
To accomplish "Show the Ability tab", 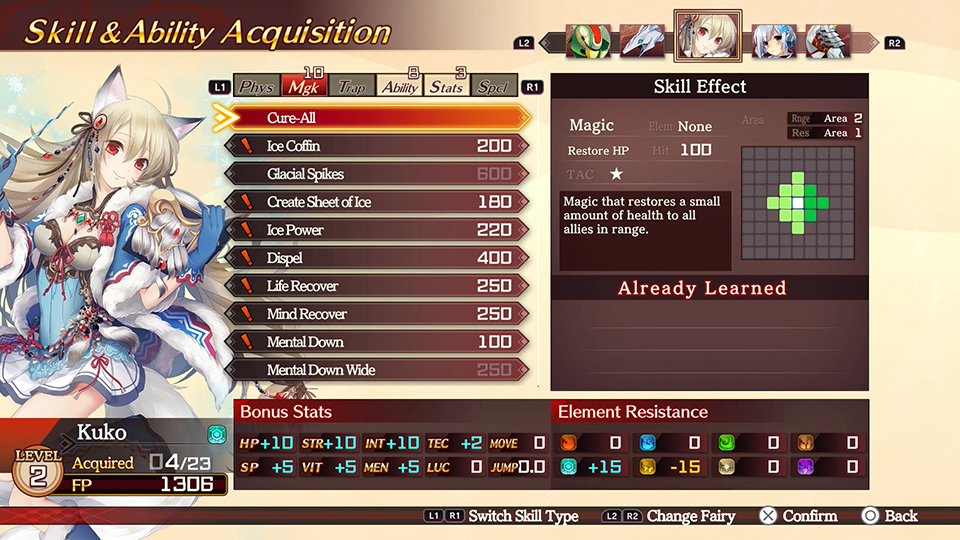I will coord(400,87).
